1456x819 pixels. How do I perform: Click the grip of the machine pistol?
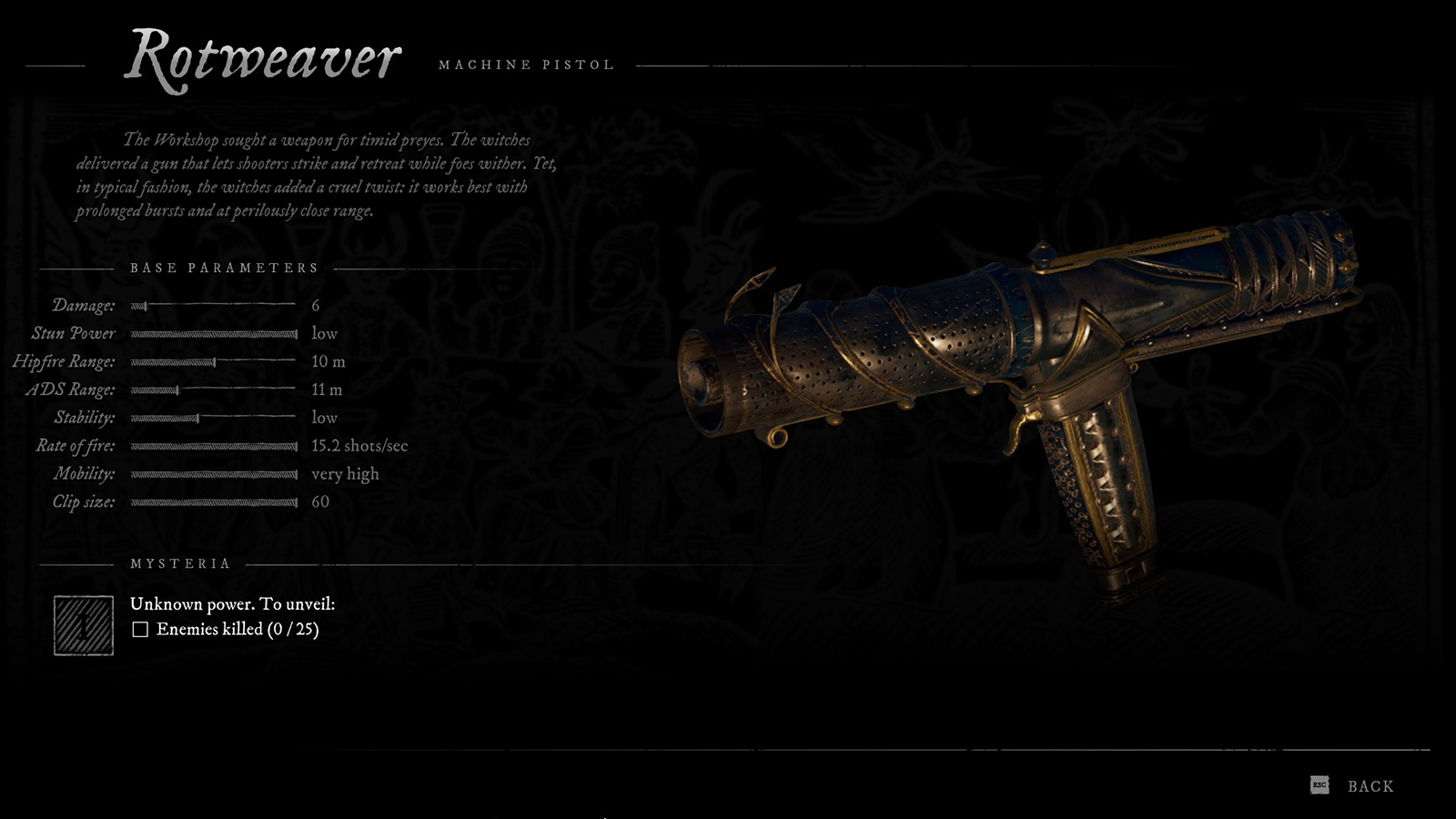pos(1101,491)
